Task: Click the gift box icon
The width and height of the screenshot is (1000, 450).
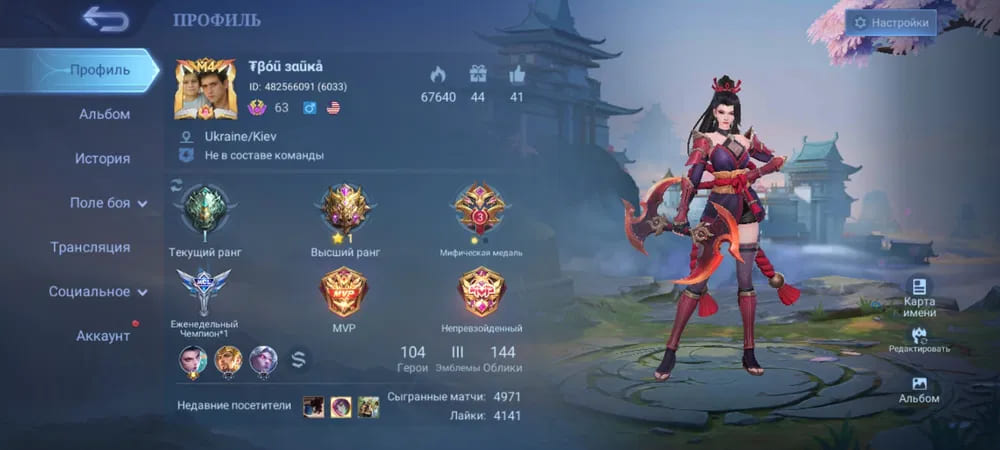Action: (477, 73)
